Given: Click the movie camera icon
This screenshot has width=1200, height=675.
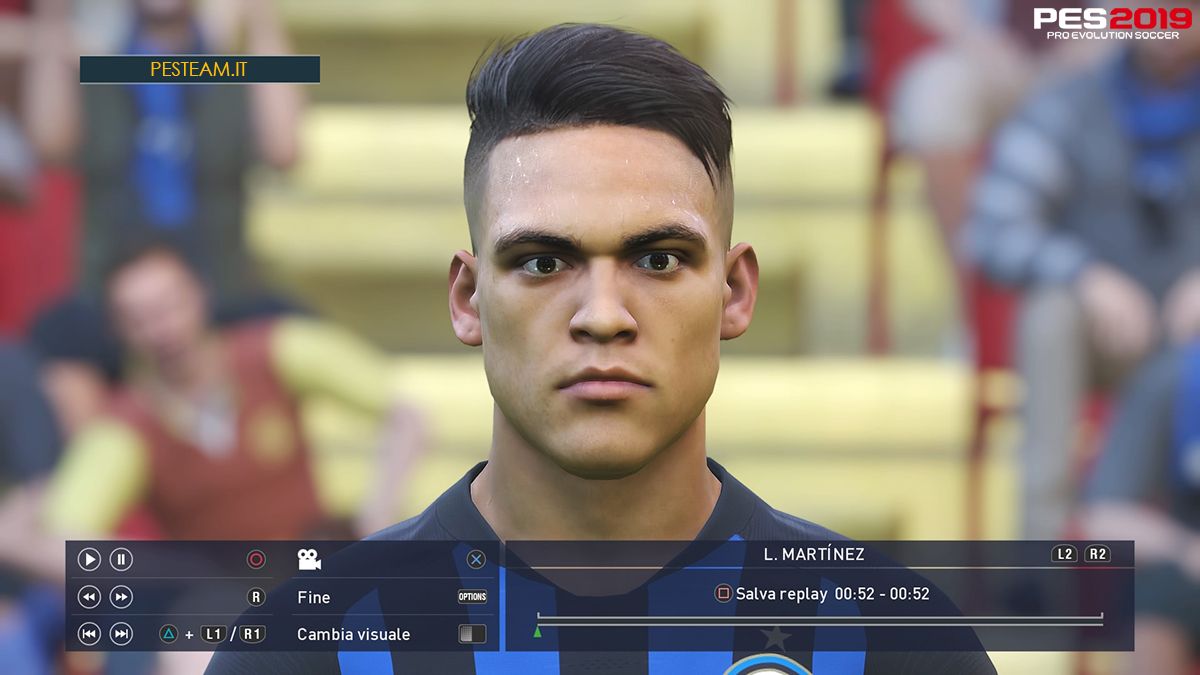Looking at the screenshot, I should pos(309,560).
